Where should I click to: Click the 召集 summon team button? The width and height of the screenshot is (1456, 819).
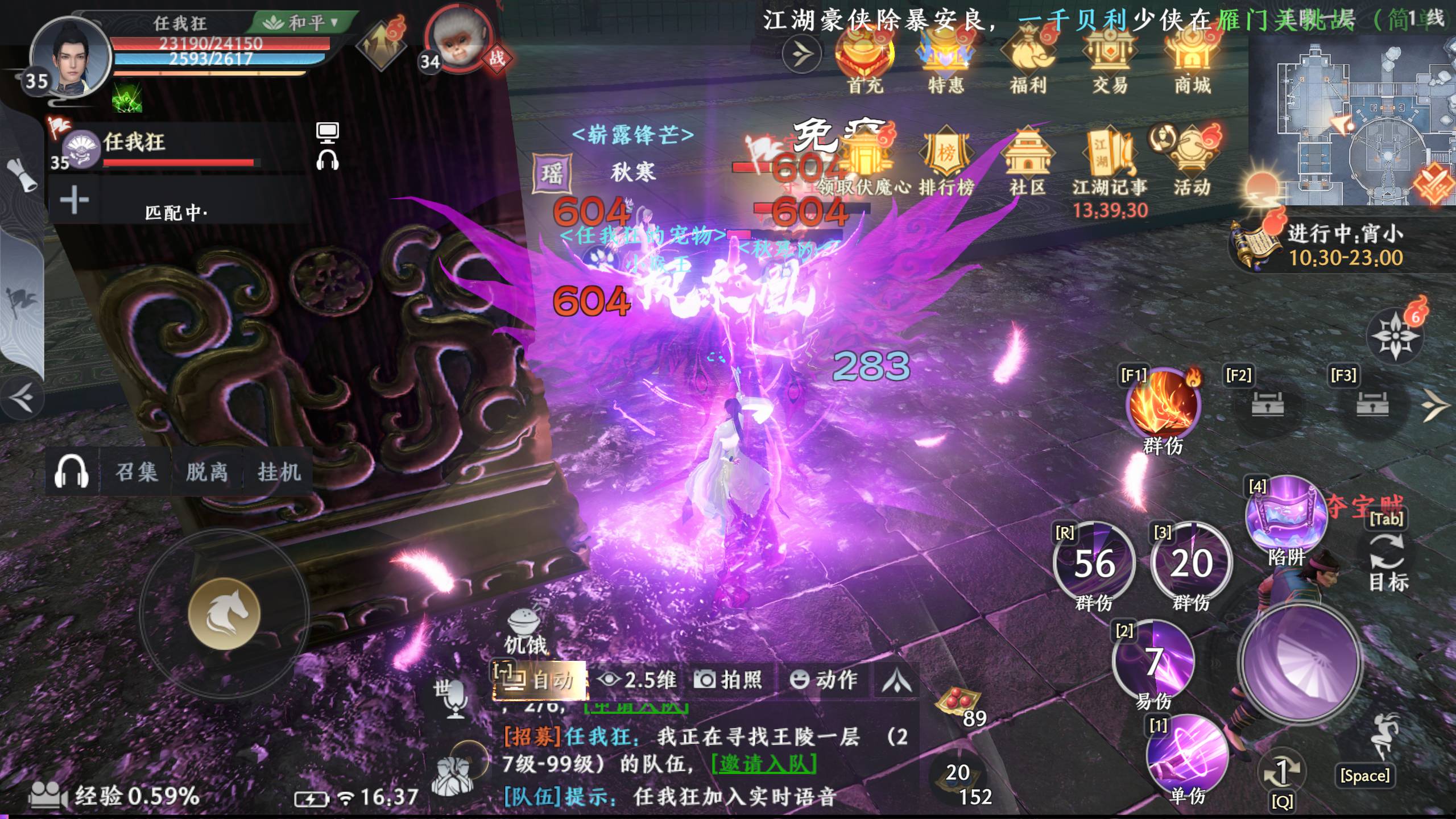136,472
